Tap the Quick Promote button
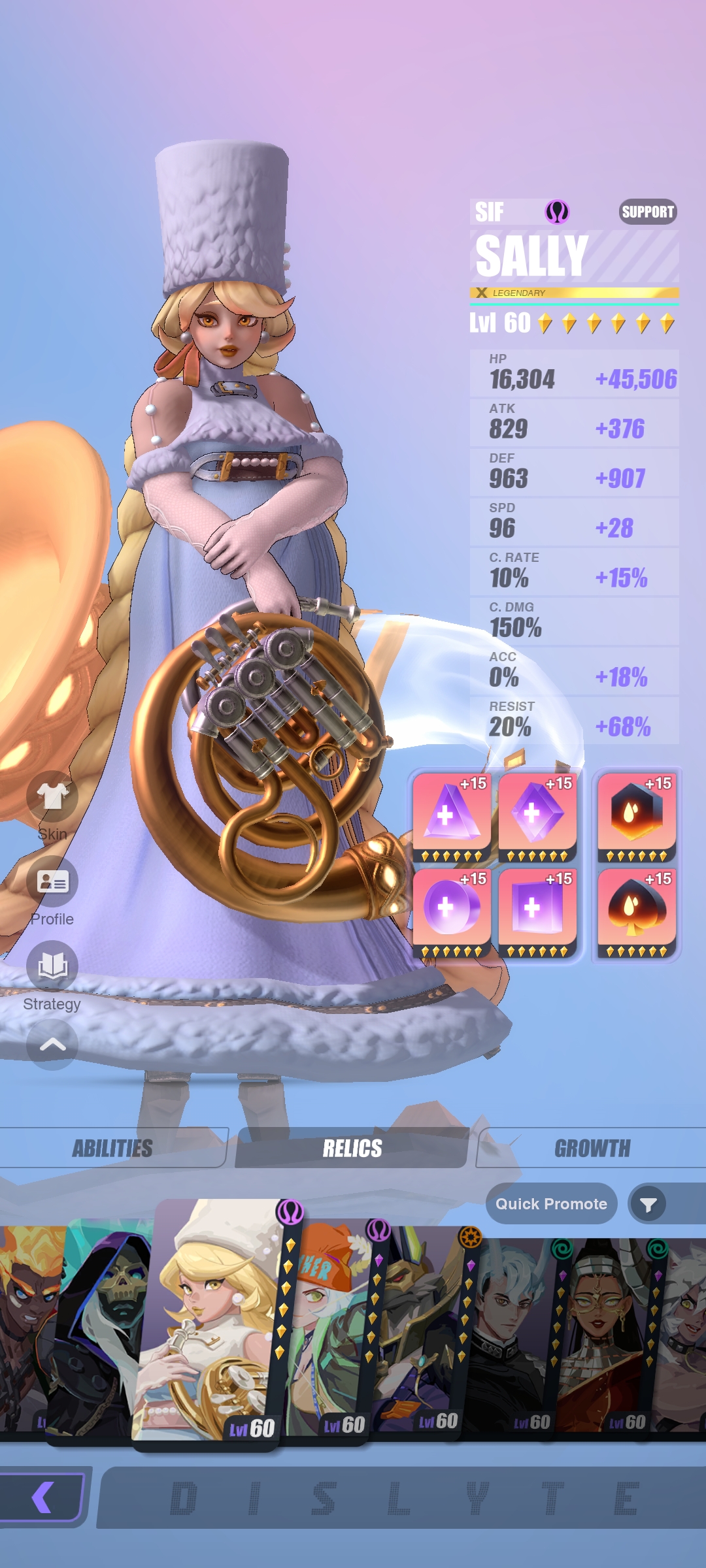The image size is (706, 1568). click(551, 1203)
